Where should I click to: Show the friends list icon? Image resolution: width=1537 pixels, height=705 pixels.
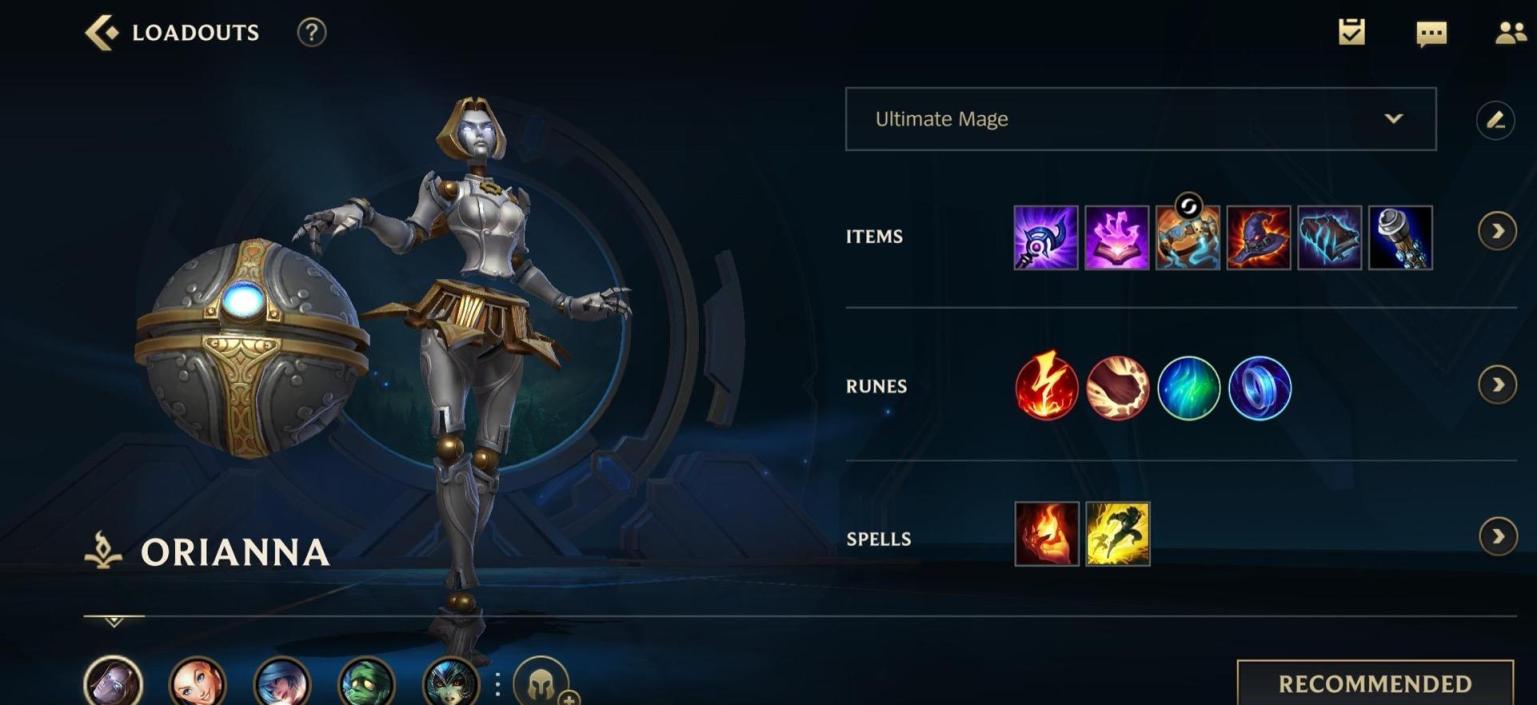[1509, 33]
